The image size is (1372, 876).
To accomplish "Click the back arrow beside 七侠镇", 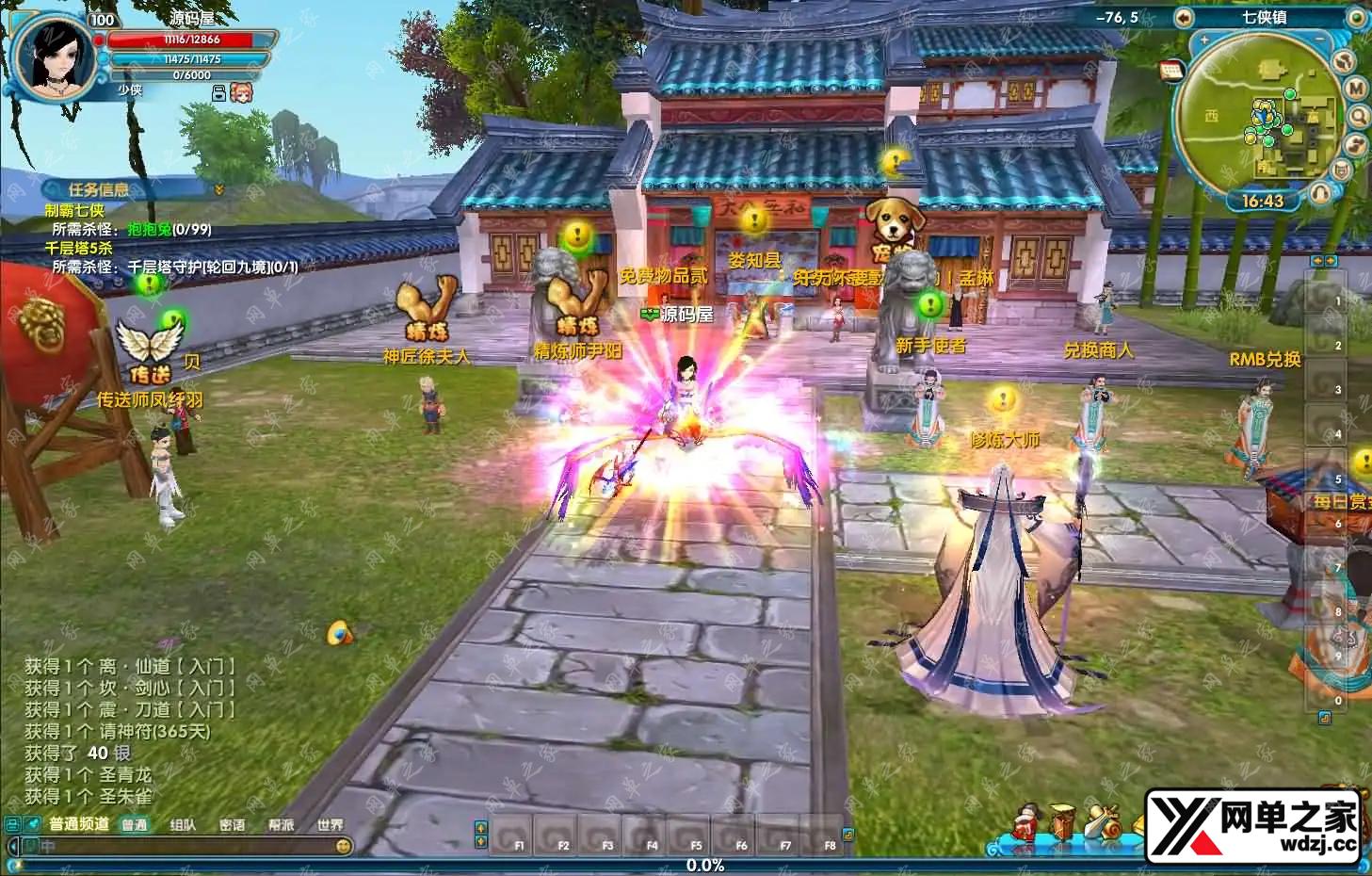I will tap(1184, 17).
